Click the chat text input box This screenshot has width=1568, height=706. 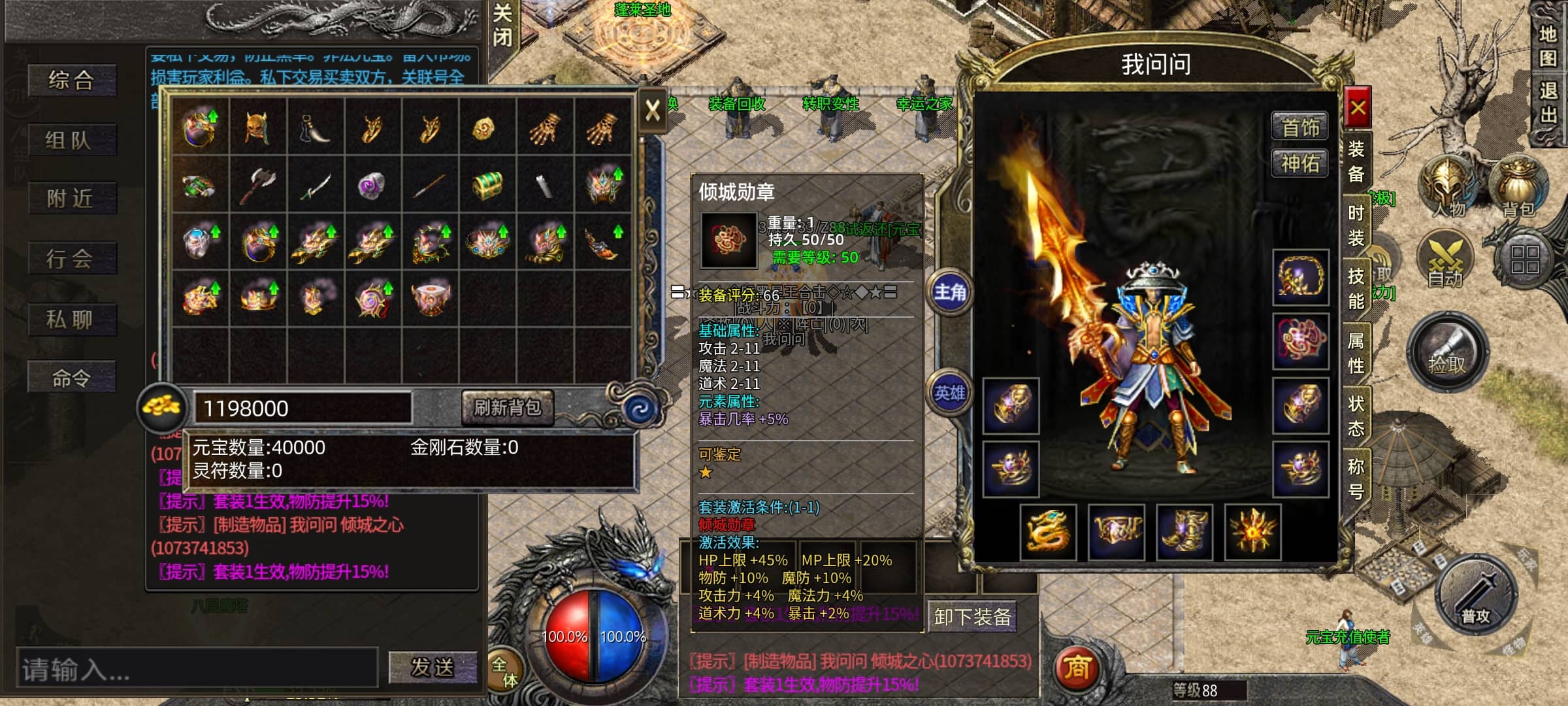pos(196,668)
